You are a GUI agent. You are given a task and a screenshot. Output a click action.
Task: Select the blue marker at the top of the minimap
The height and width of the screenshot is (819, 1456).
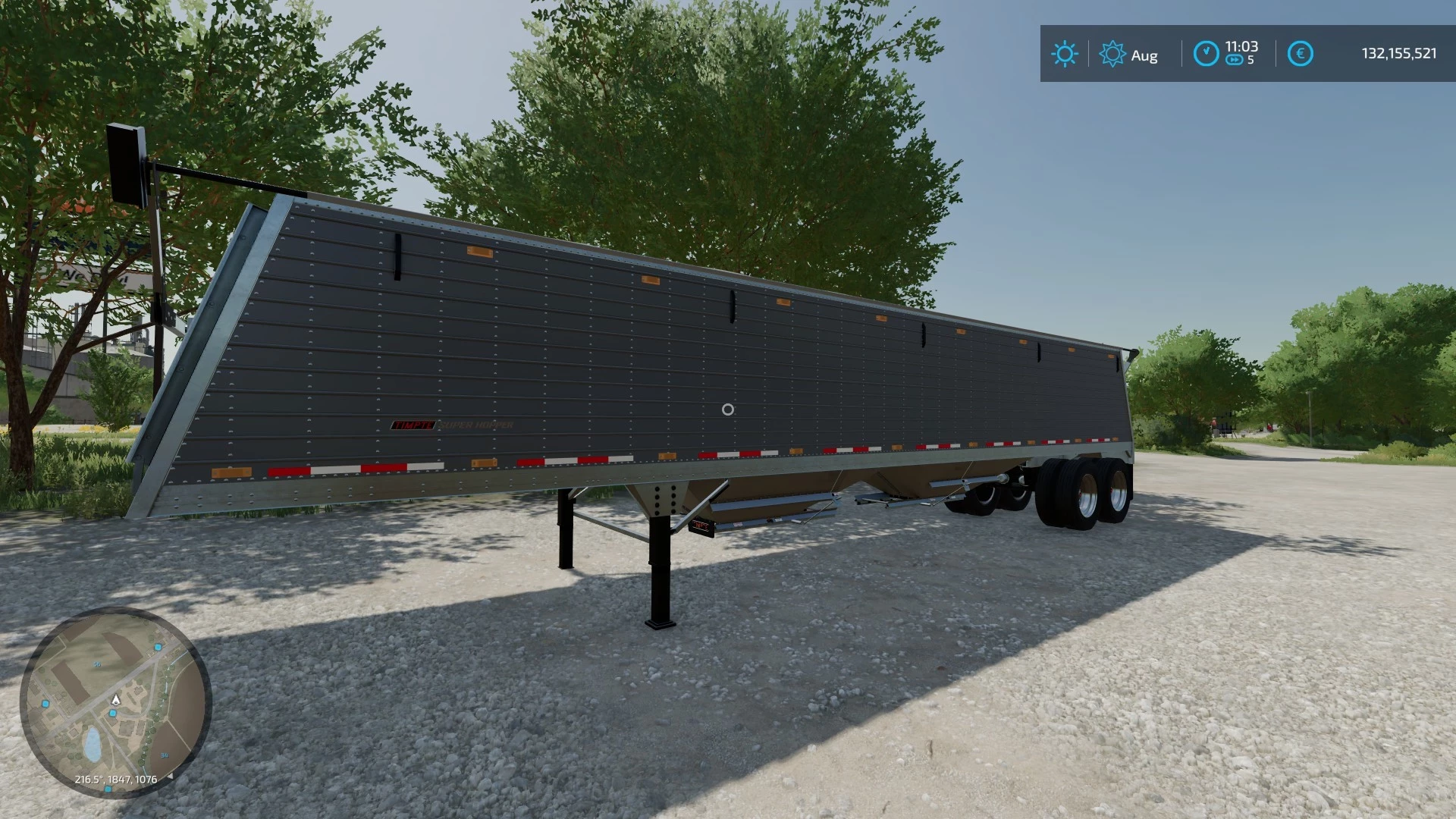tap(158, 648)
